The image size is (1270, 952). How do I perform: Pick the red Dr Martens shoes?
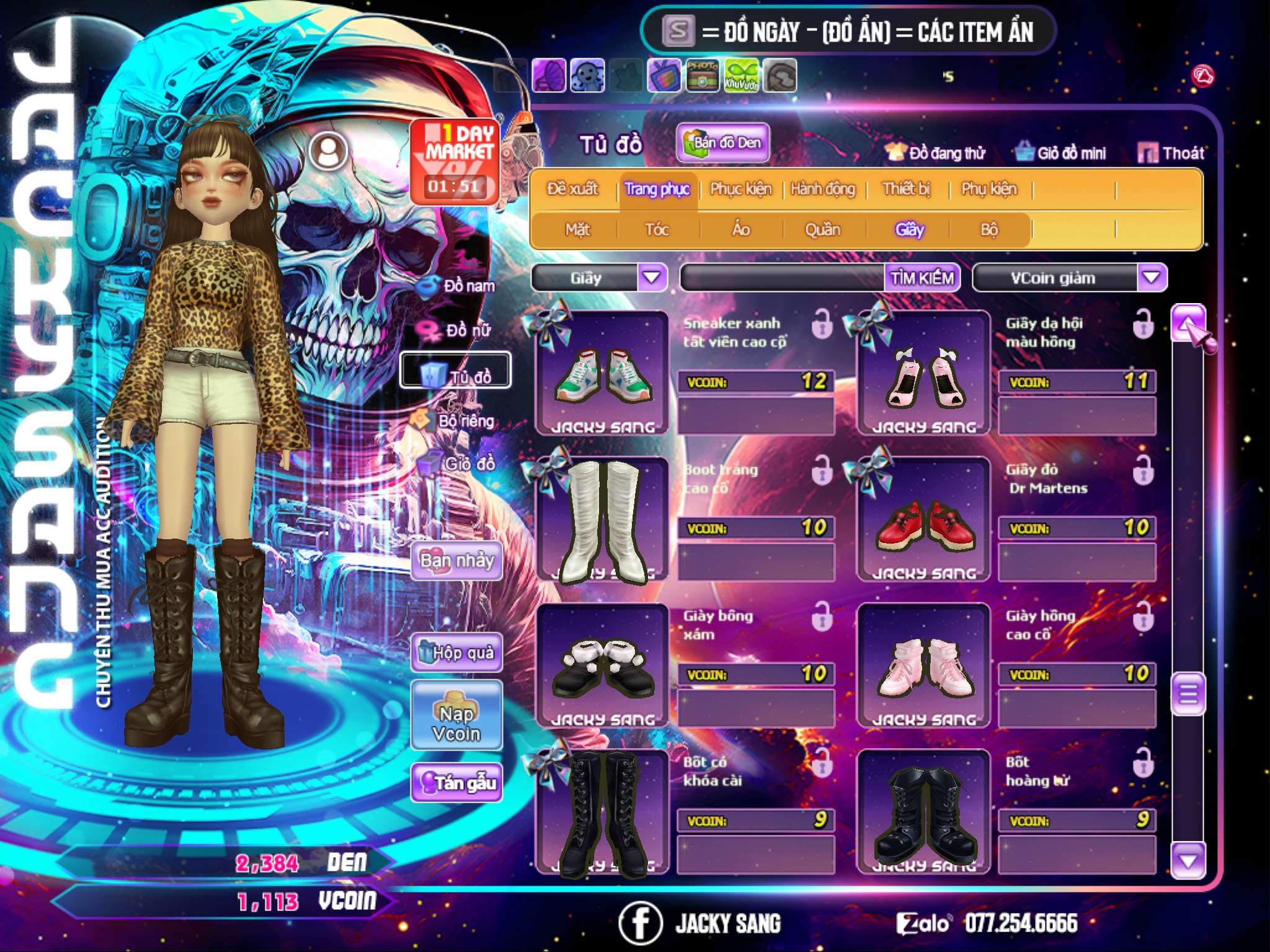[x=923, y=521]
